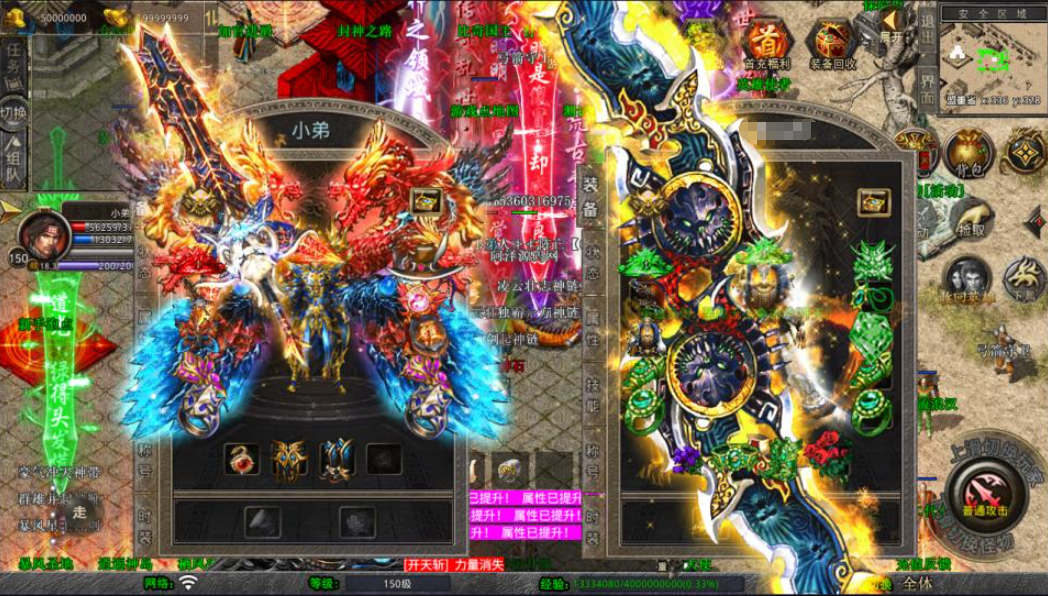
Task: Open the 任务 (quest) panel
Action: tap(15, 62)
